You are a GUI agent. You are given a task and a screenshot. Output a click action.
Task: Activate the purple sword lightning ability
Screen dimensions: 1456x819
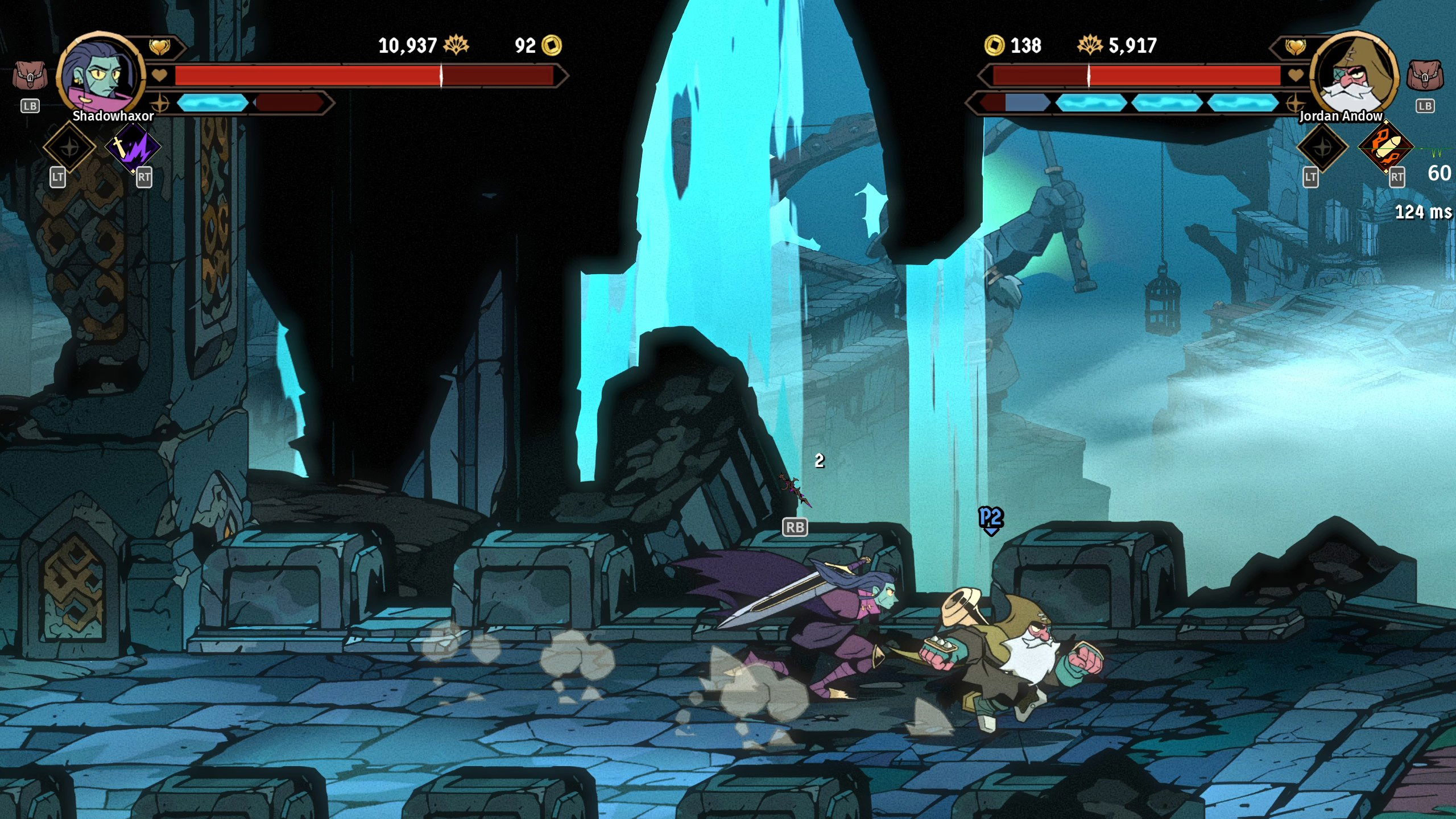pos(133,147)
